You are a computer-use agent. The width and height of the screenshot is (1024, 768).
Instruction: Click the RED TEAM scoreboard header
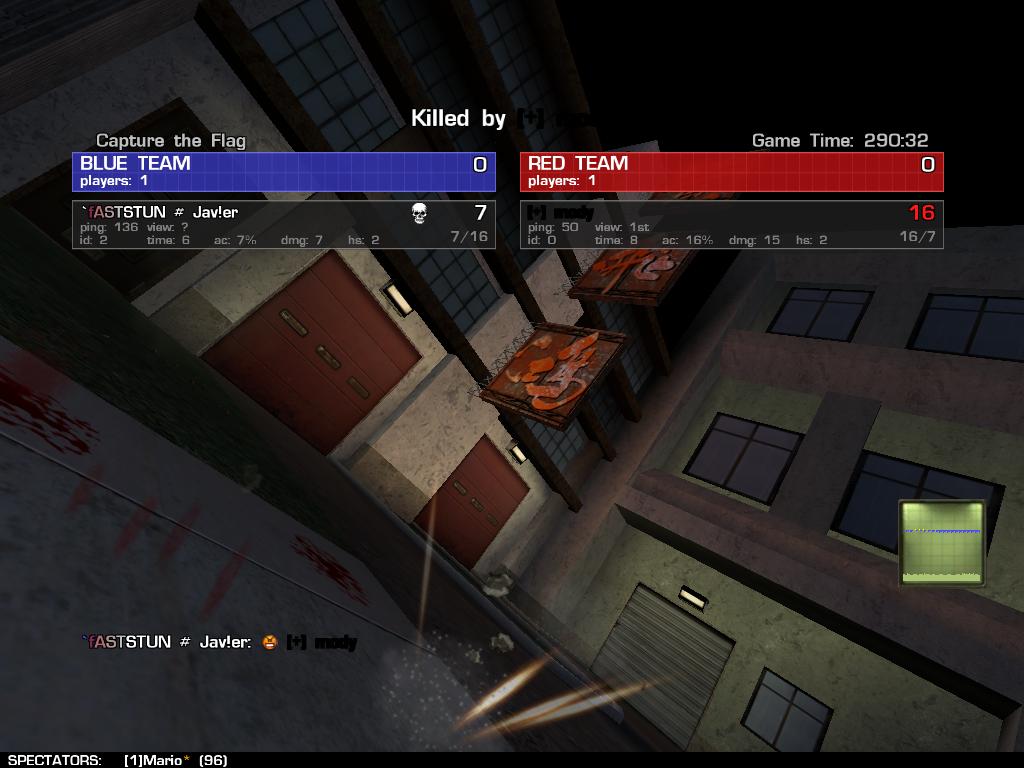click(731, 171)
